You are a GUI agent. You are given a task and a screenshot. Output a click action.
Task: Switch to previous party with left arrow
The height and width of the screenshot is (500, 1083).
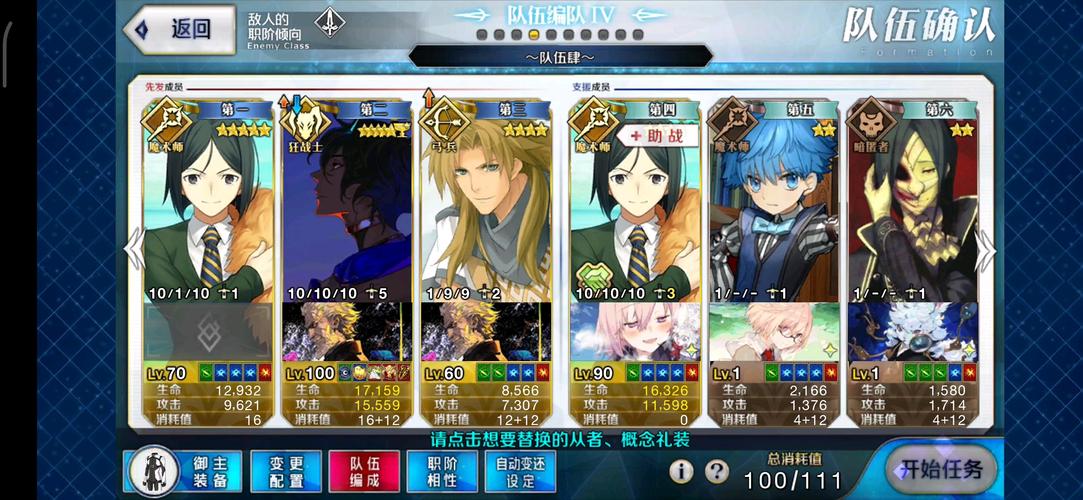[134, 251]
